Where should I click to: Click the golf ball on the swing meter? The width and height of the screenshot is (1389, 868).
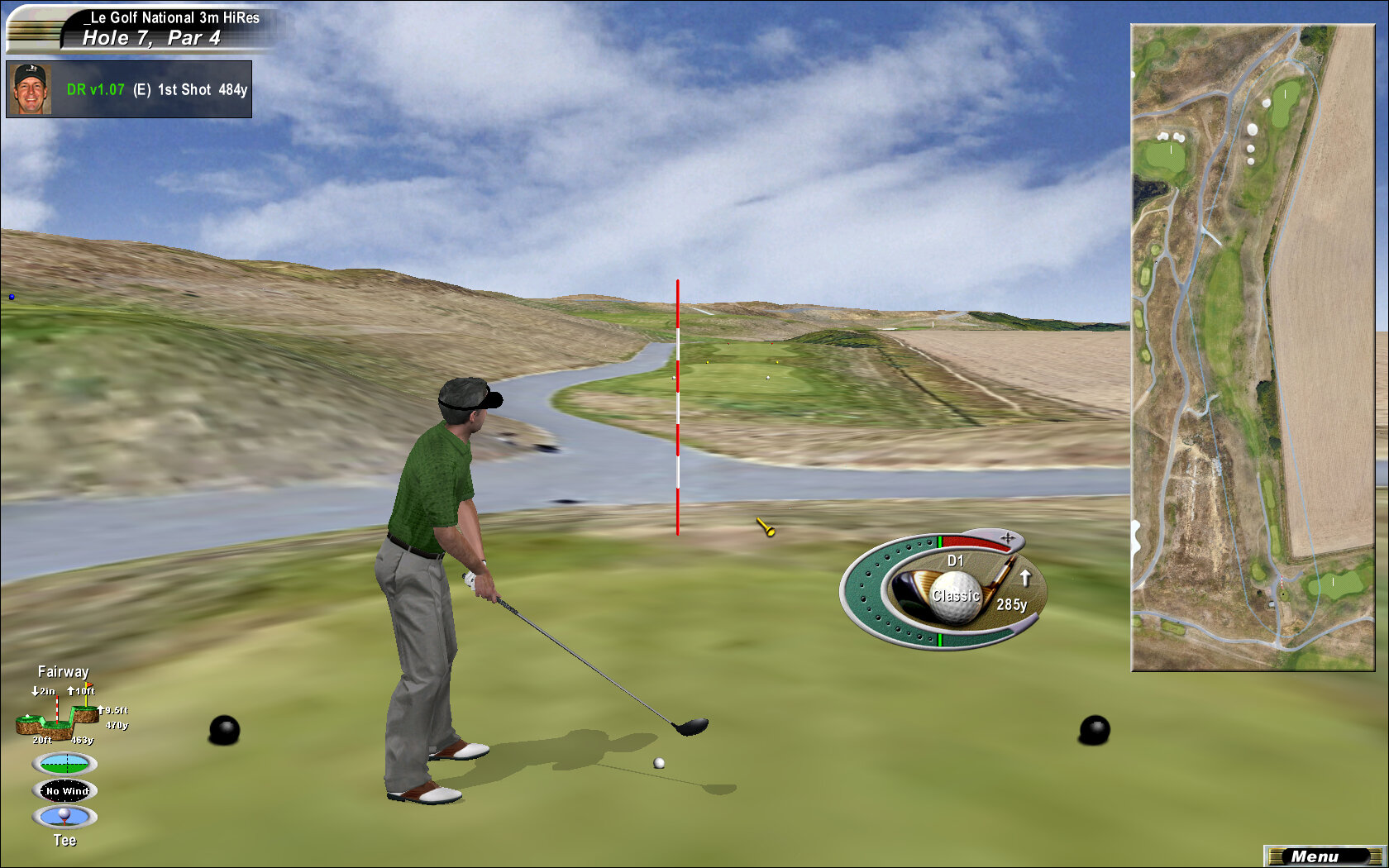tap(956, 597)
